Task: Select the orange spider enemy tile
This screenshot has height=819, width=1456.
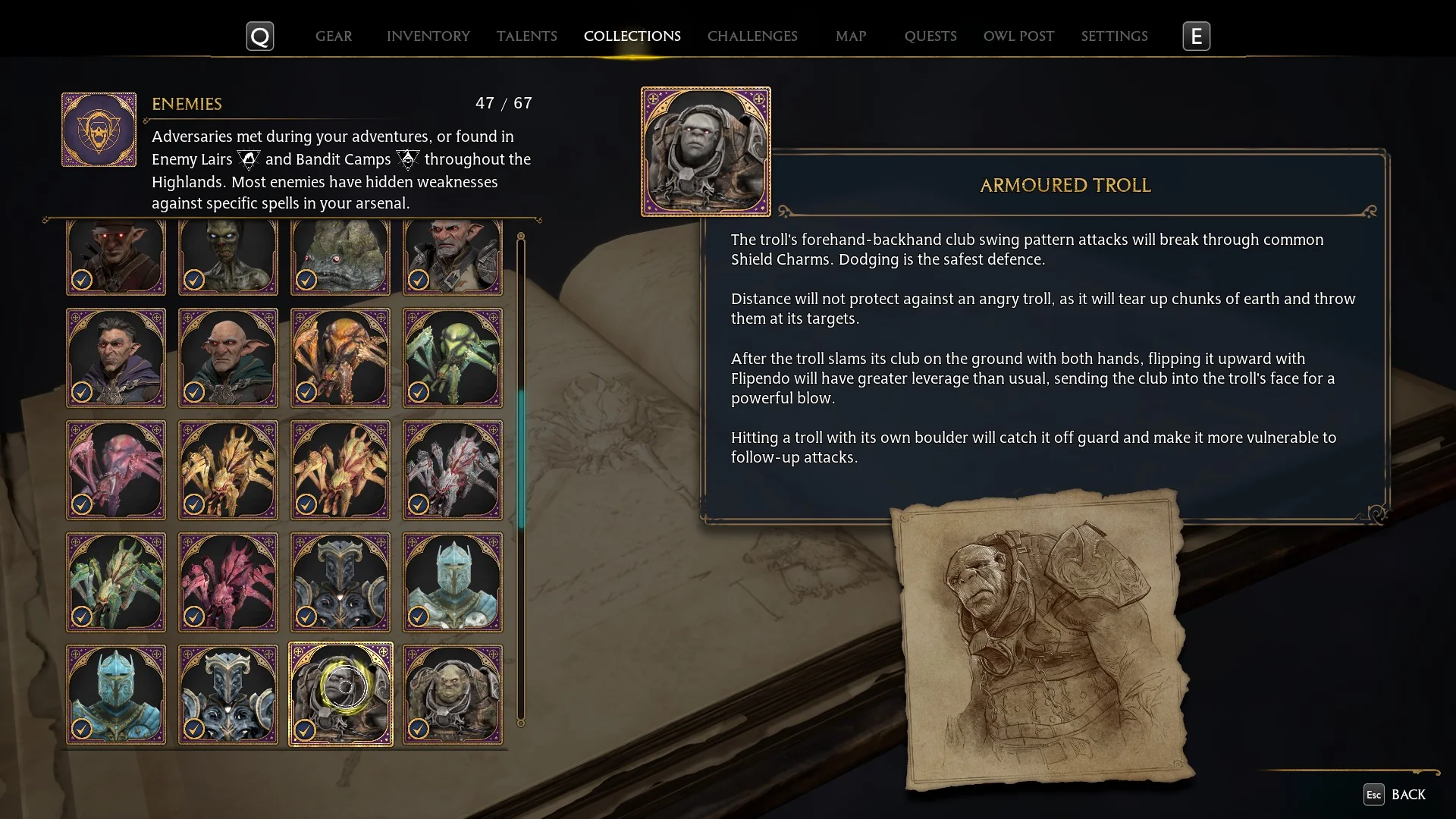Action: click(x=340, y=357)
